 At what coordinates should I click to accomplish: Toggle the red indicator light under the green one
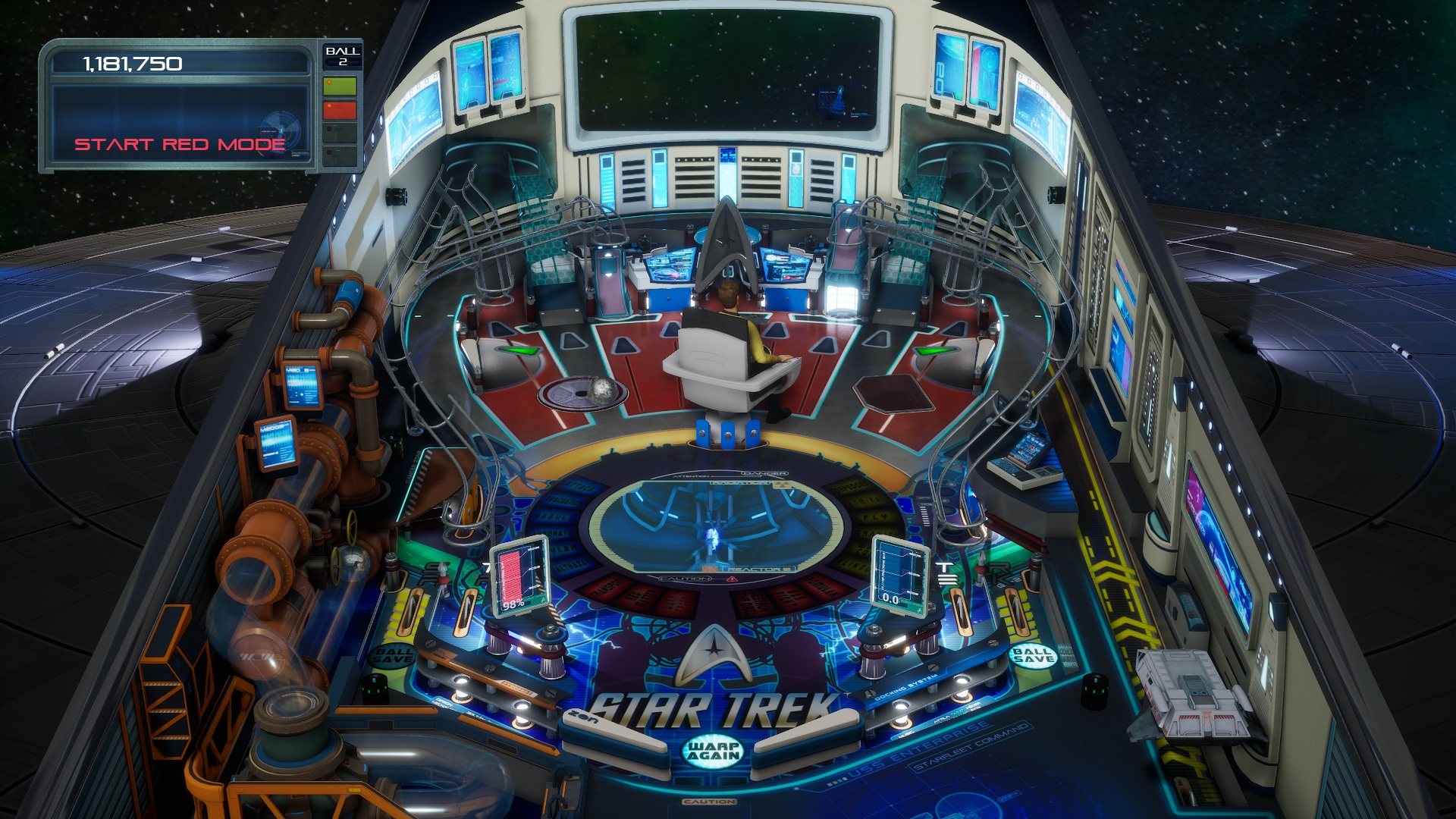pos(339,110)
